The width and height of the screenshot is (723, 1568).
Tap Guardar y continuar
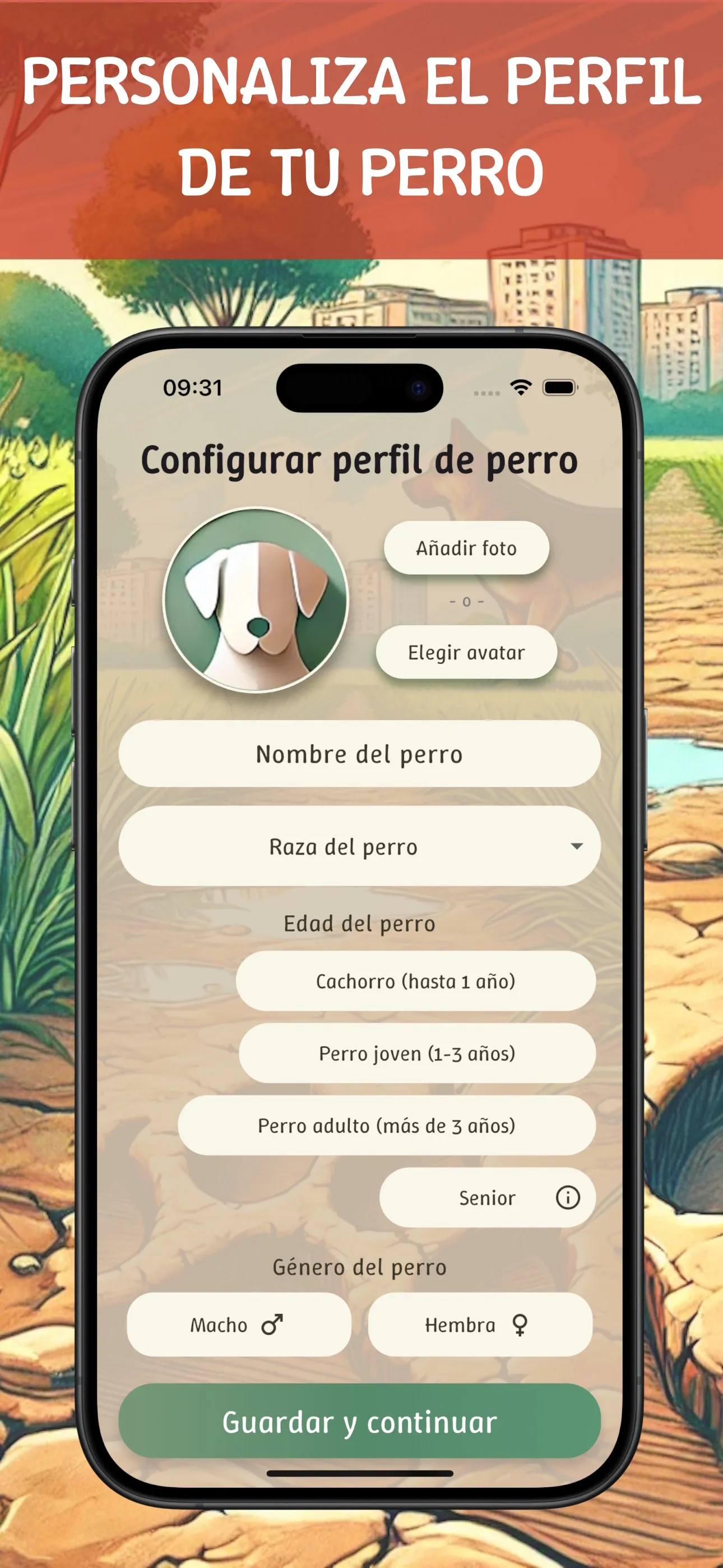(x=360, y=1423)
